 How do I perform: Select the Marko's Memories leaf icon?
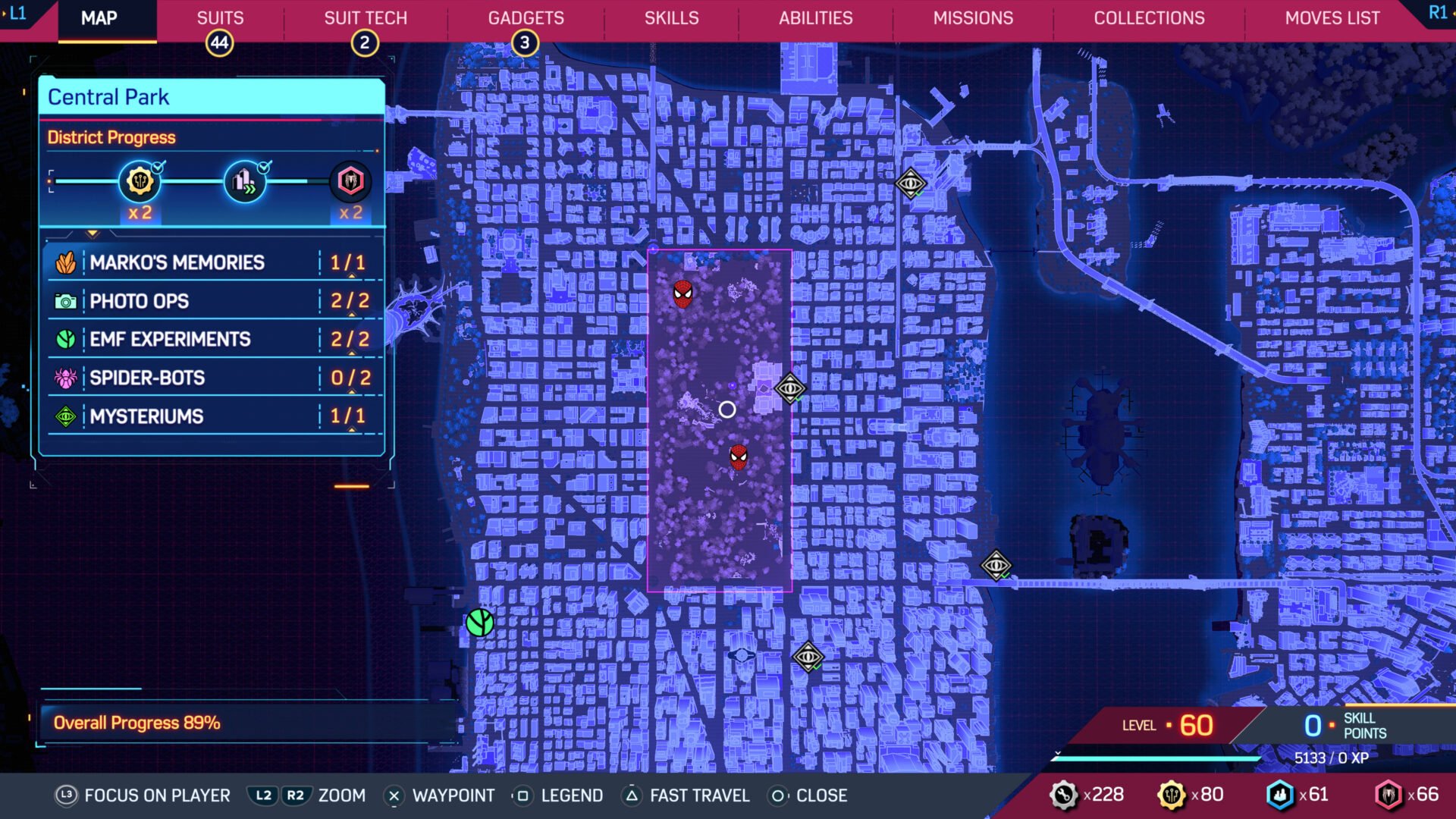click(67, 262)
